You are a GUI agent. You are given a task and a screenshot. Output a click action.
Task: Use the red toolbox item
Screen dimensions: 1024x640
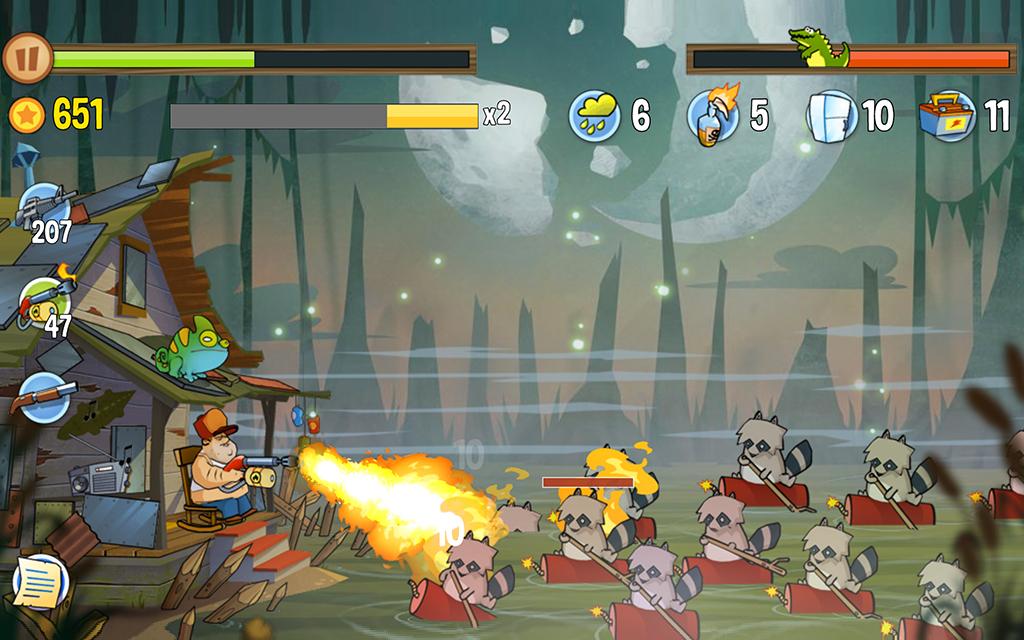click(948, 115)
